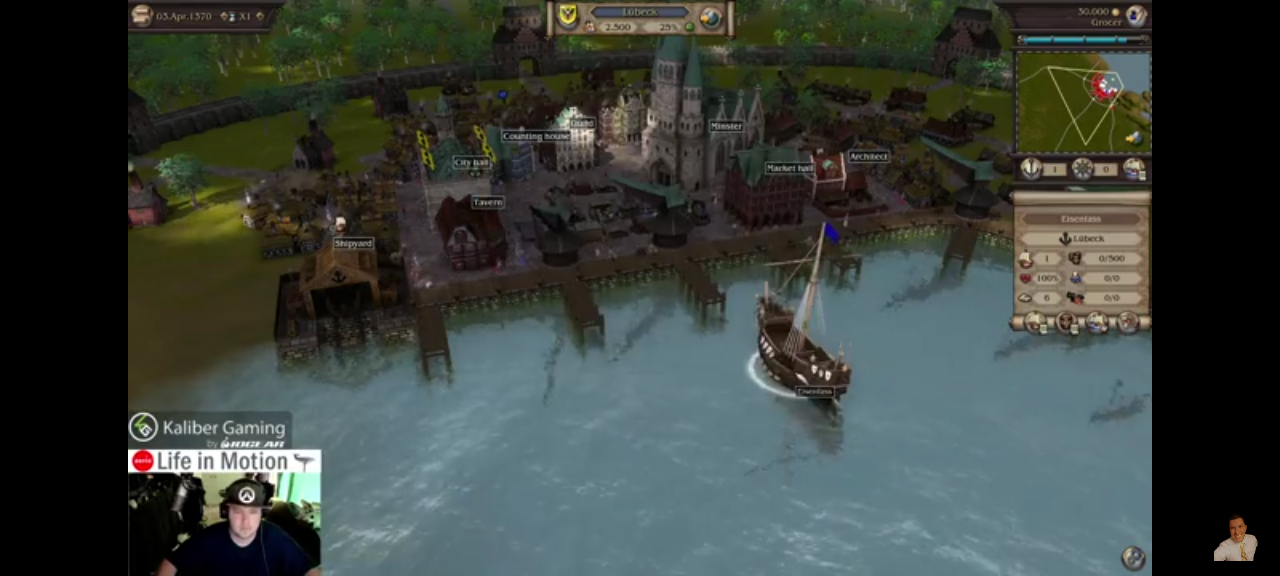Viewport: 1280px width, 576px height.
Task: Select the Counting house label
Action: (535, 136)
